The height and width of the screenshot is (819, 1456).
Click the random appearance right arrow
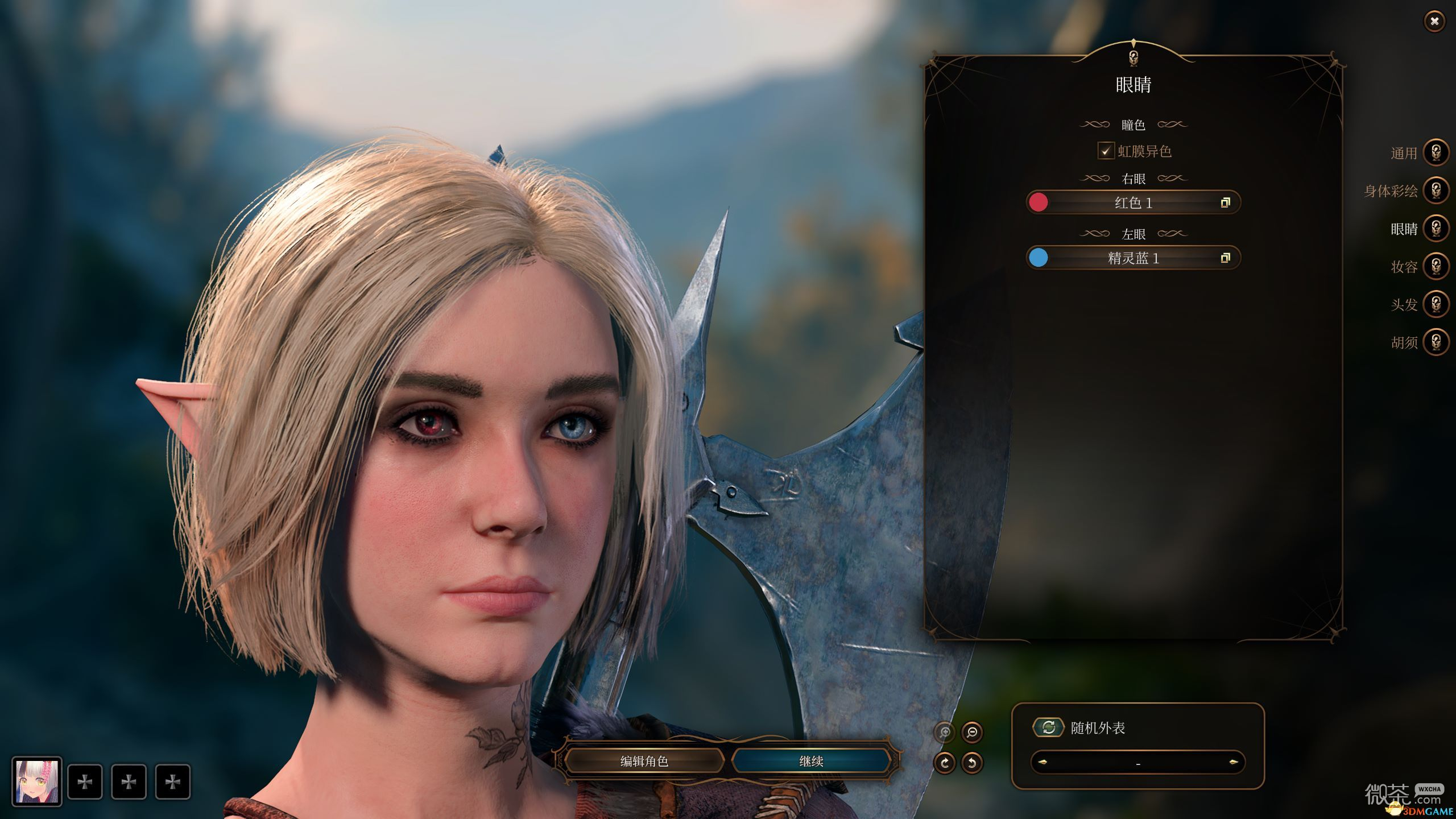point(1233,762)
